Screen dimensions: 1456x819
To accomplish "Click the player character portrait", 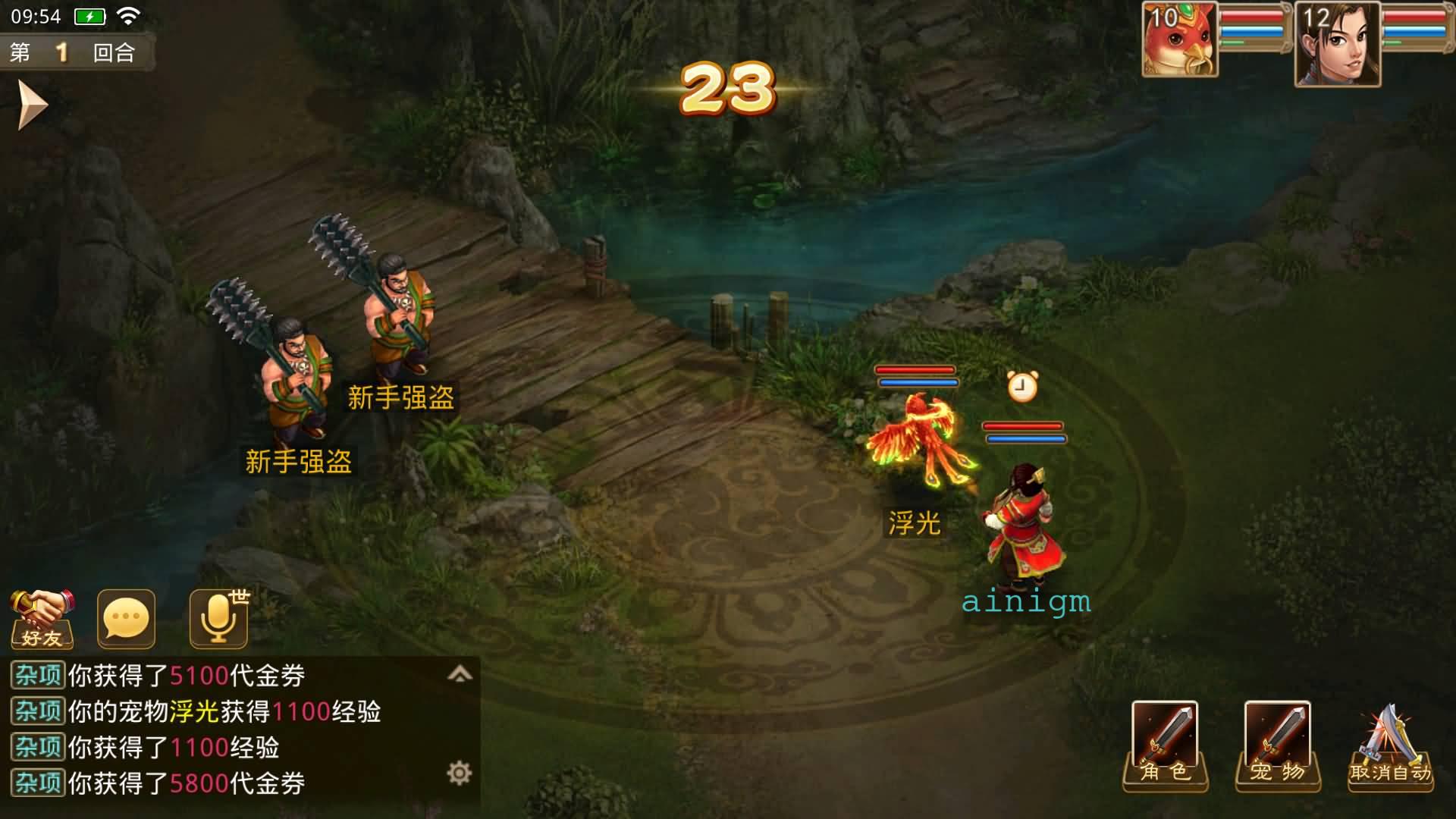I will click(1337, 44).
